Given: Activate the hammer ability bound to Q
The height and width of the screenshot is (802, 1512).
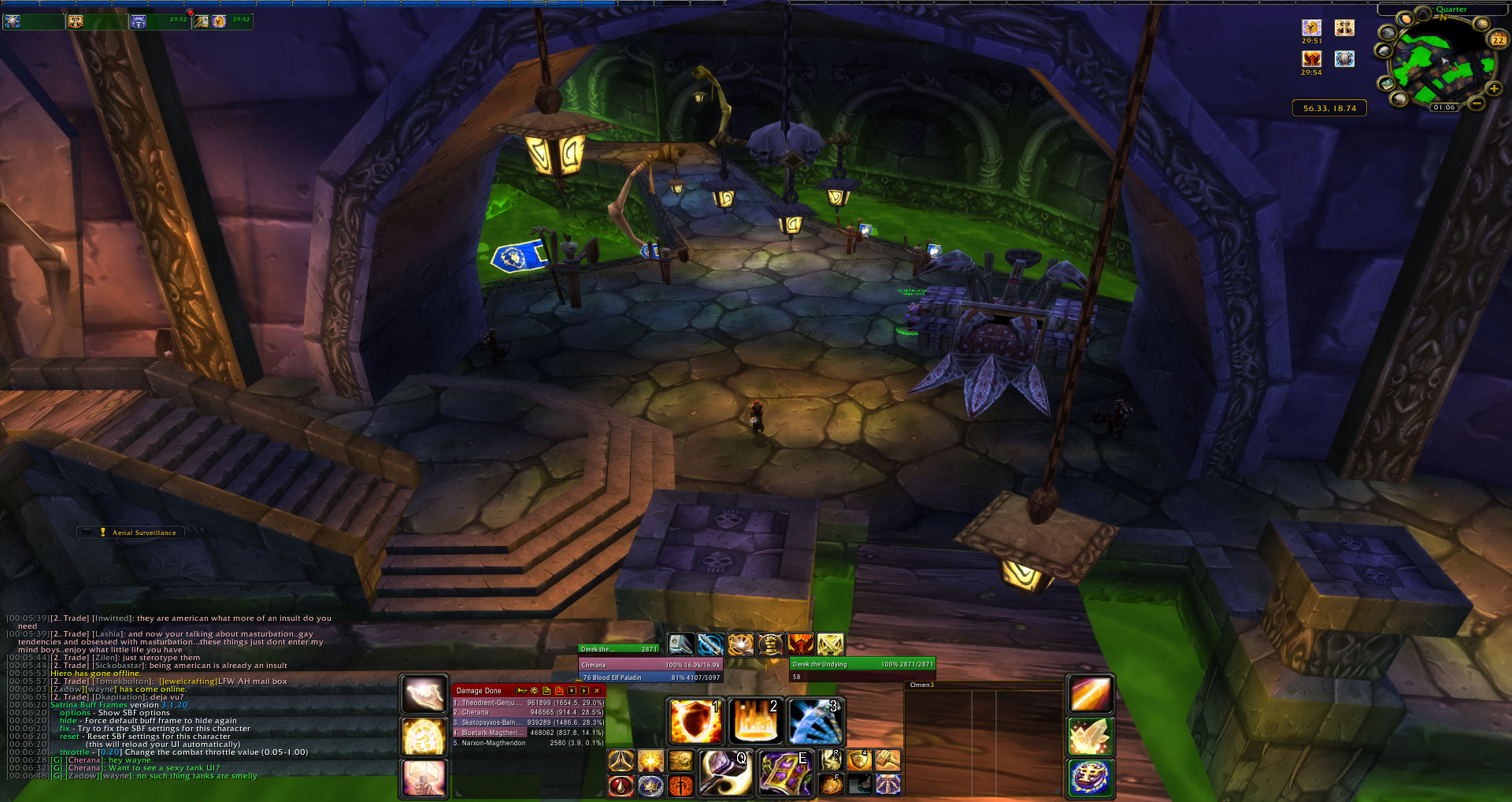Looking at the screenshot, I should click(x=724, y=772).
